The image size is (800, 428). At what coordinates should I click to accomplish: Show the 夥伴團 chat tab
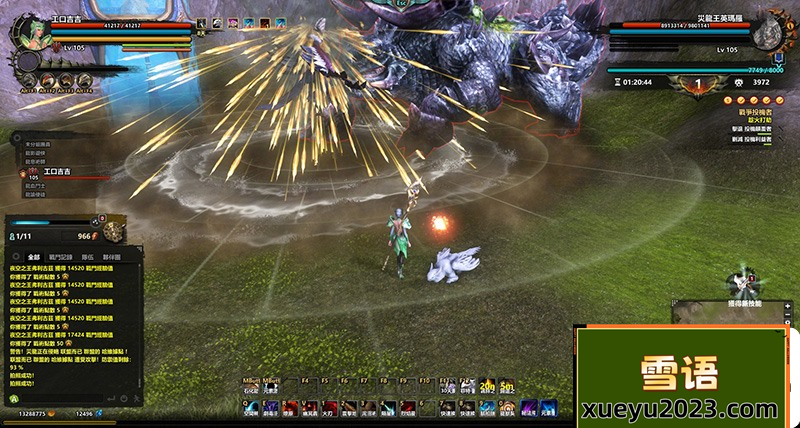pos(111,257)
